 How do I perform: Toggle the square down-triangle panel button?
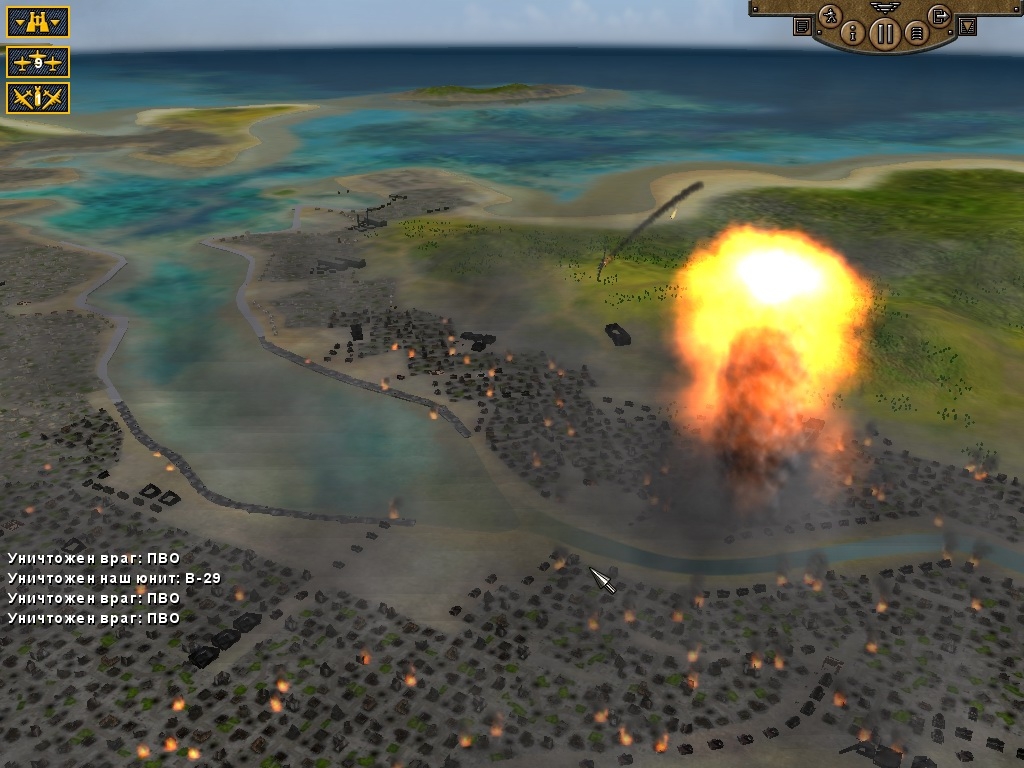(967, 27)
